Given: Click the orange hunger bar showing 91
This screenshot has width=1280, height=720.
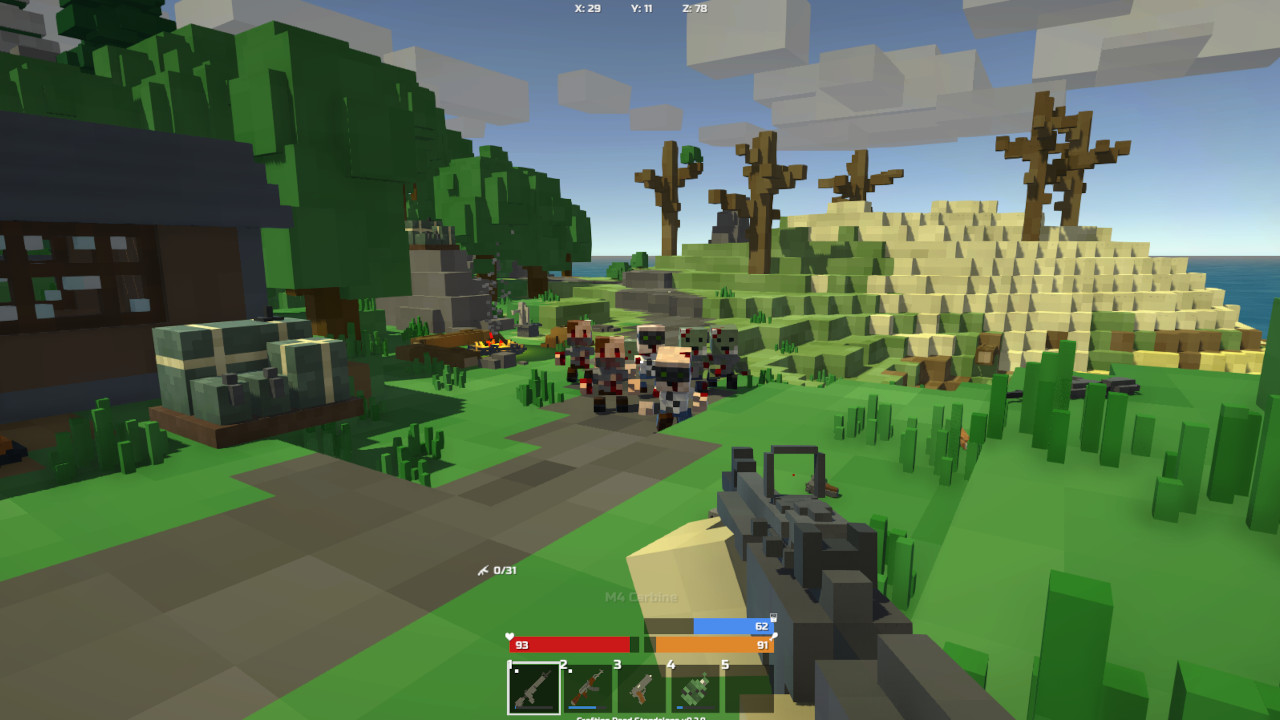Looking at the screenshot, I should 715,645.
